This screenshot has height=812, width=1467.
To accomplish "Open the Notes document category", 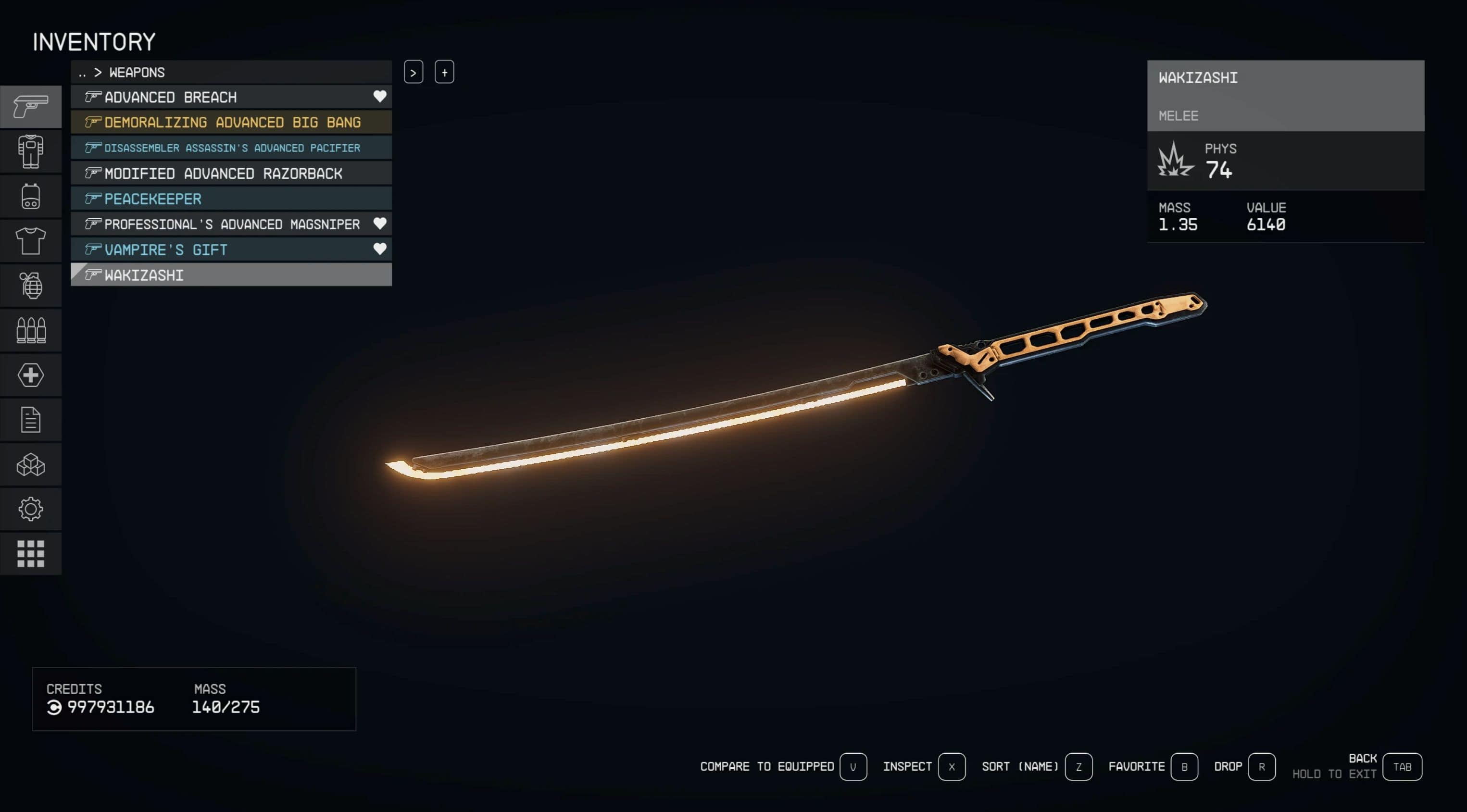I will pos(31,420).
